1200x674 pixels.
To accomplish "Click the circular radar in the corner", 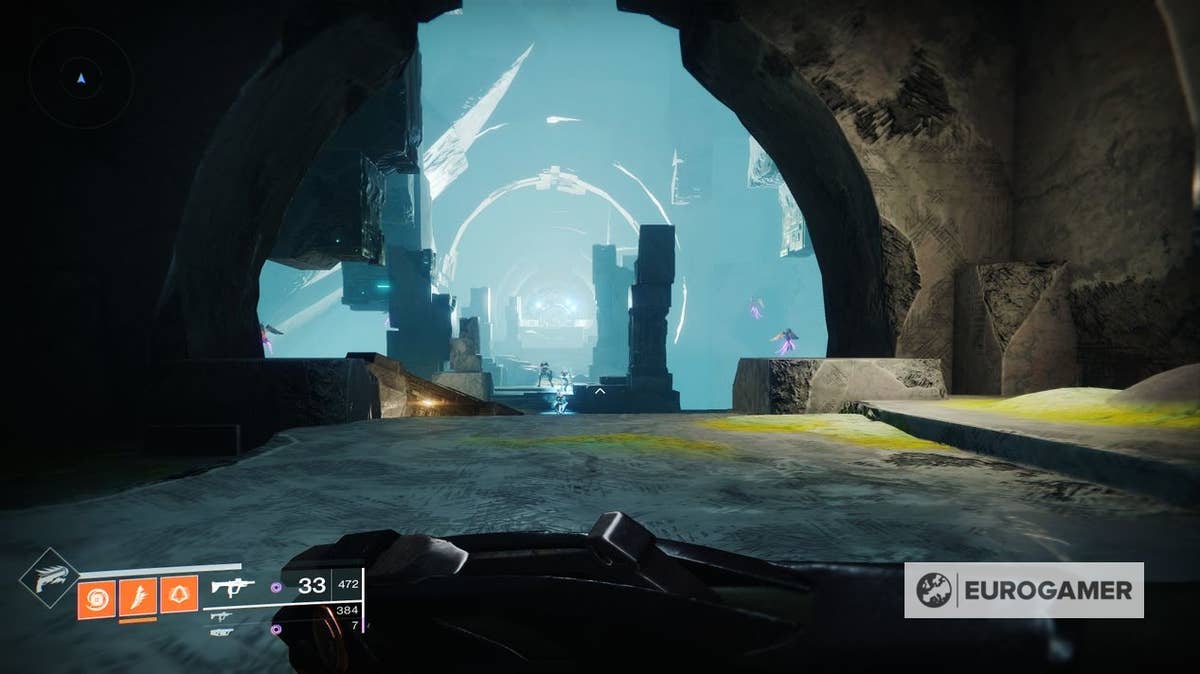I will pos(81,76).
